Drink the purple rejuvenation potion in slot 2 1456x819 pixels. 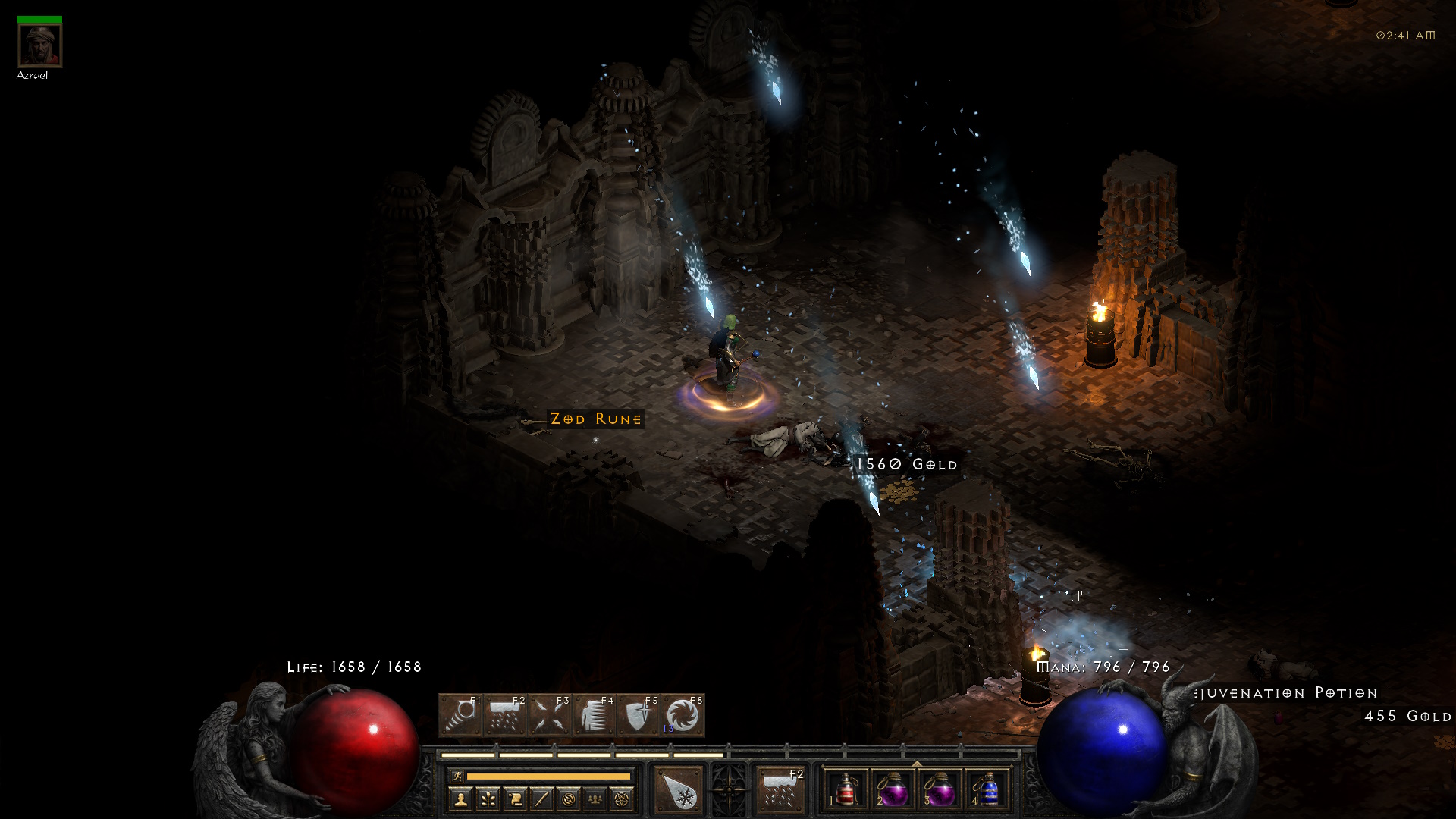(x=893, y=790)
